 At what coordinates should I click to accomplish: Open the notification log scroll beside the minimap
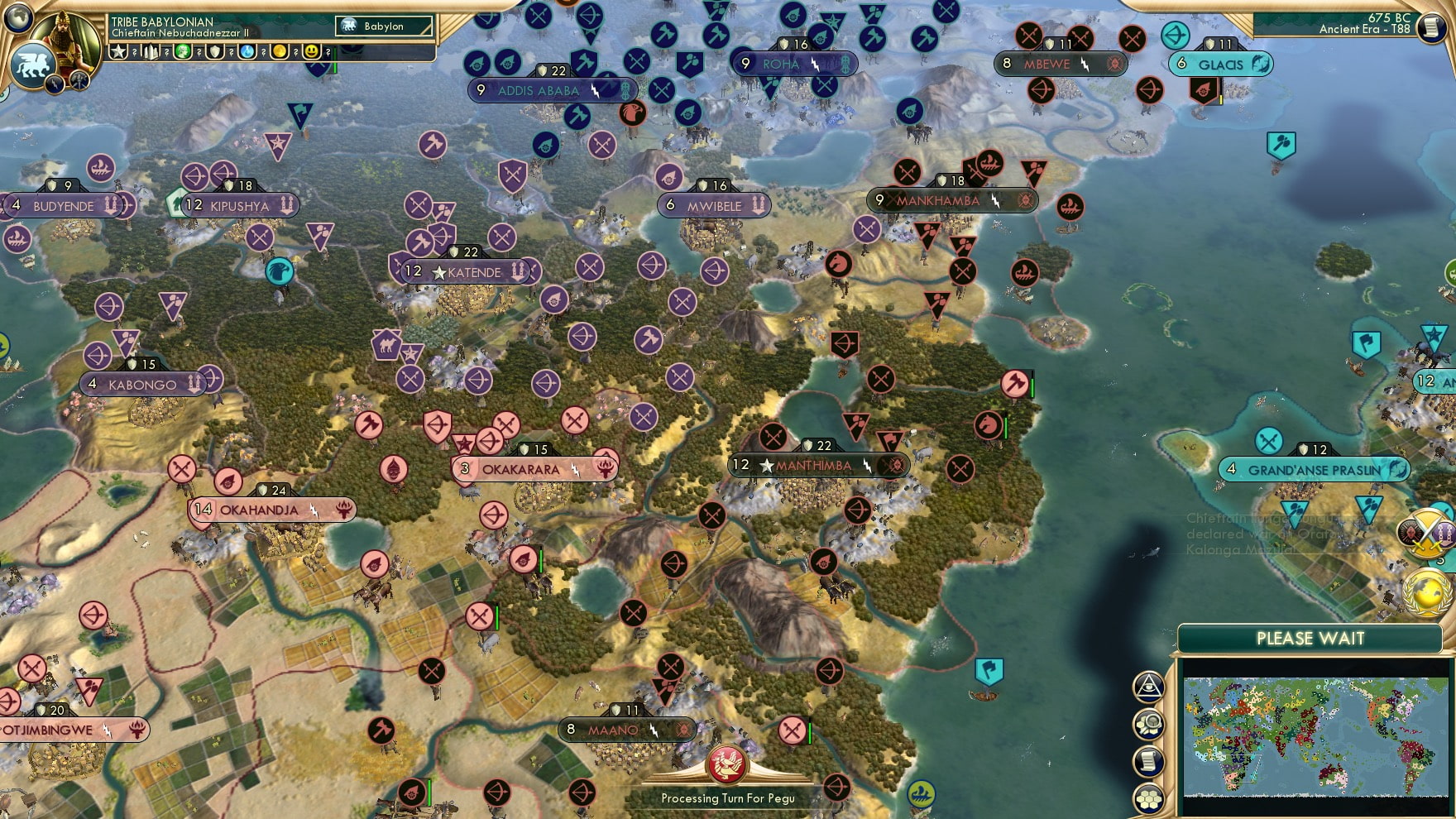[1148, 761]
